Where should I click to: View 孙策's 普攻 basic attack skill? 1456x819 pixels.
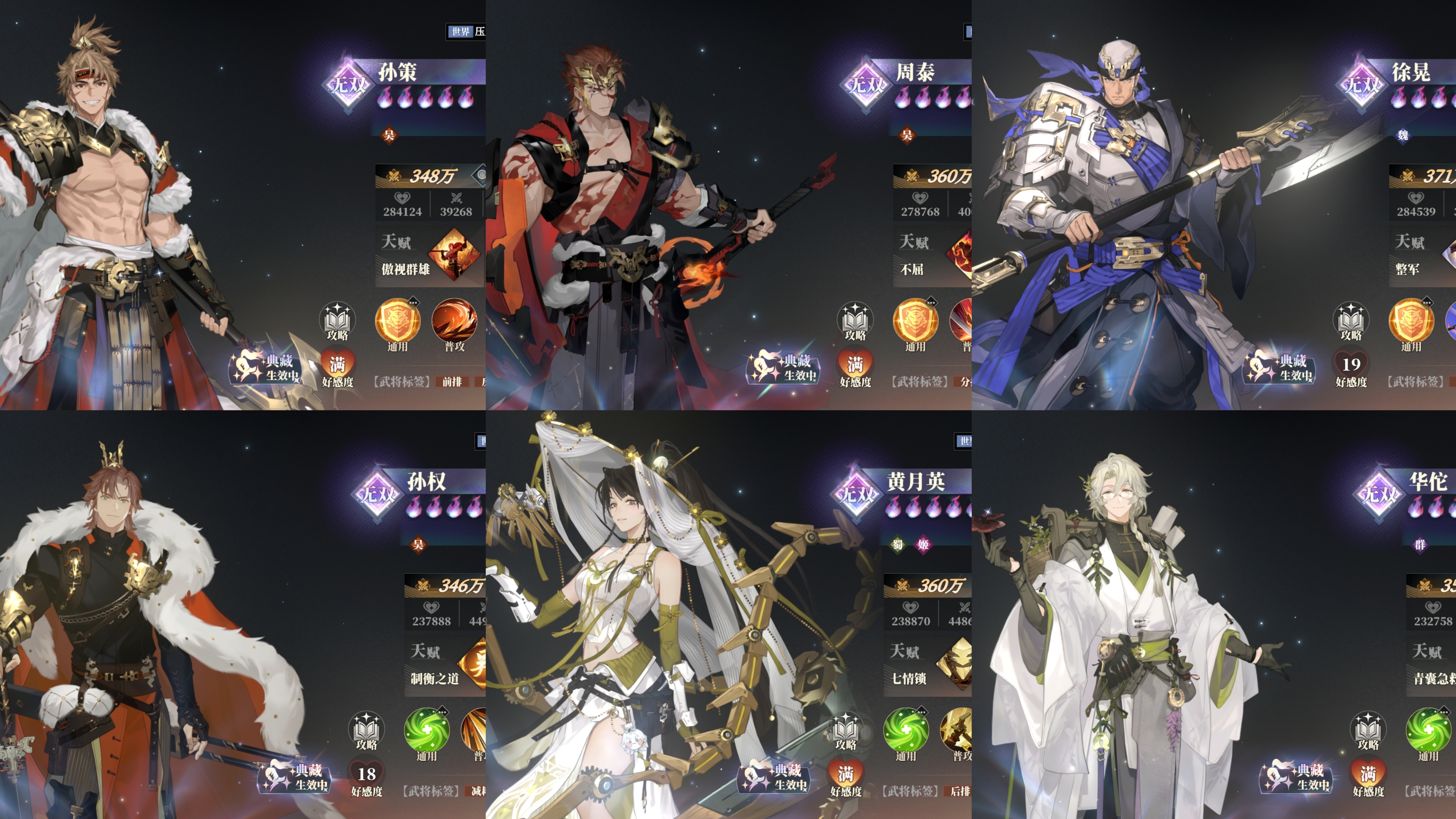(454, 321)
